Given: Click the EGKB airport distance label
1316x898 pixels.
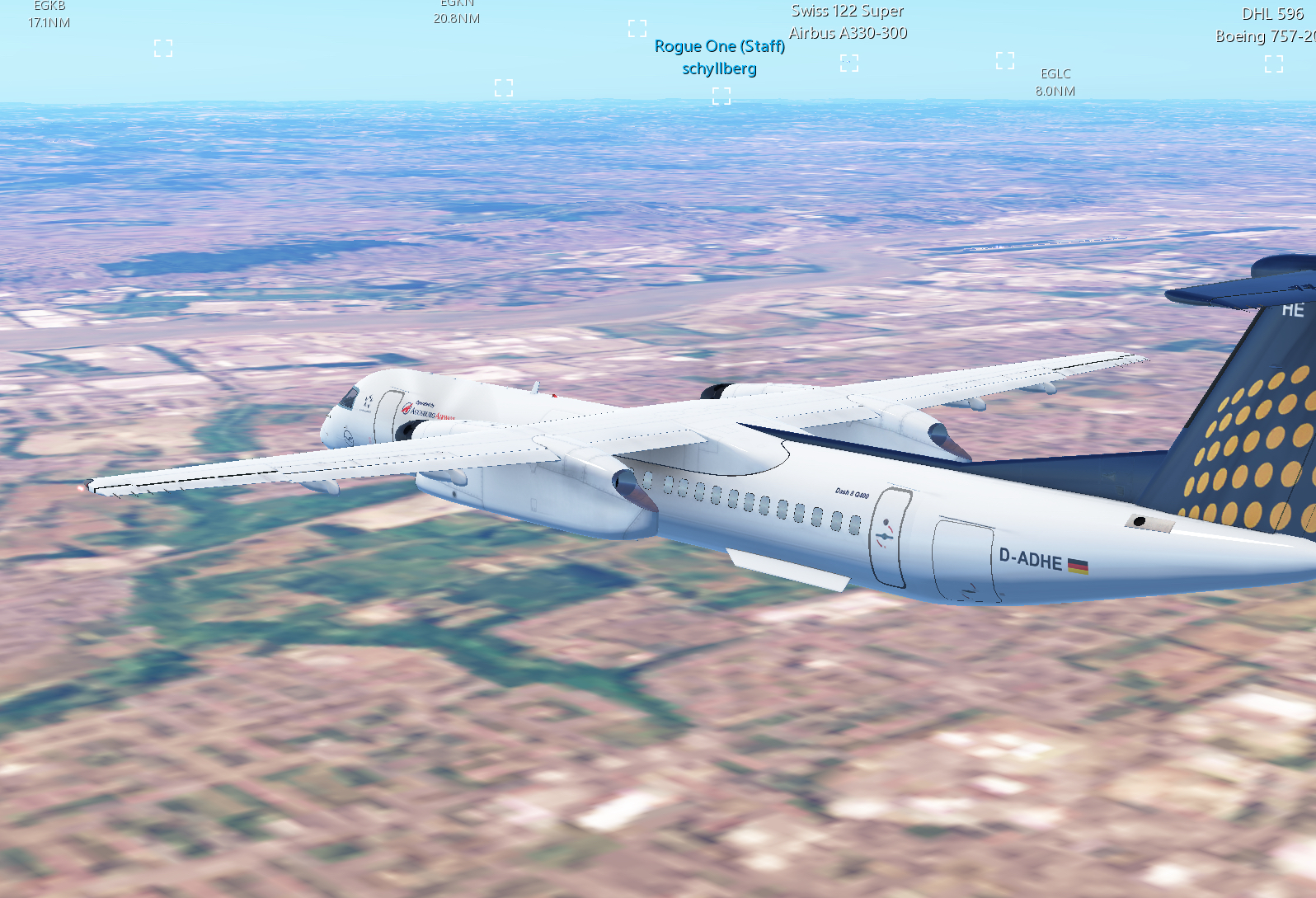Looking at the screenshot, I should point(49,14).
